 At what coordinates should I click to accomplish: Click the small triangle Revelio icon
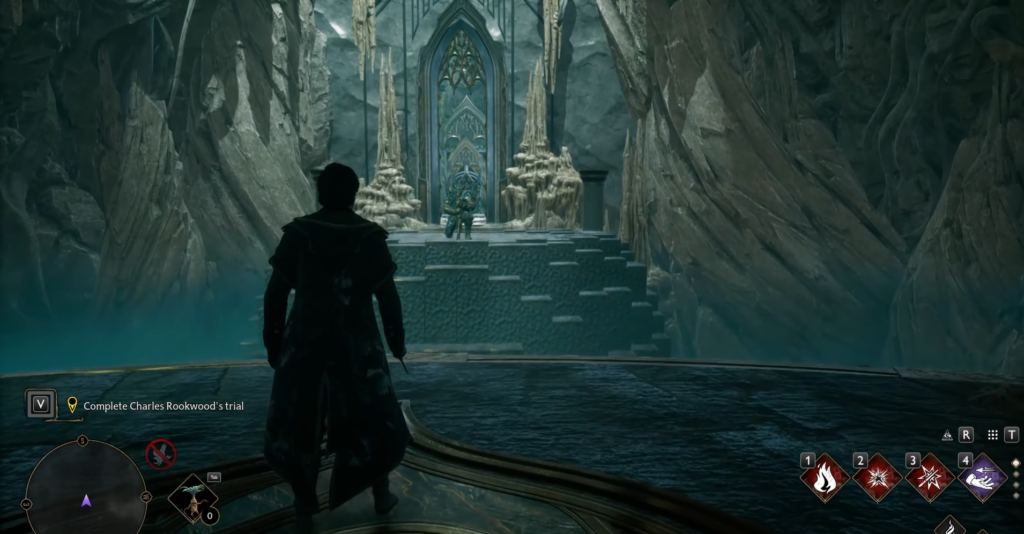(x=947, y=435)
